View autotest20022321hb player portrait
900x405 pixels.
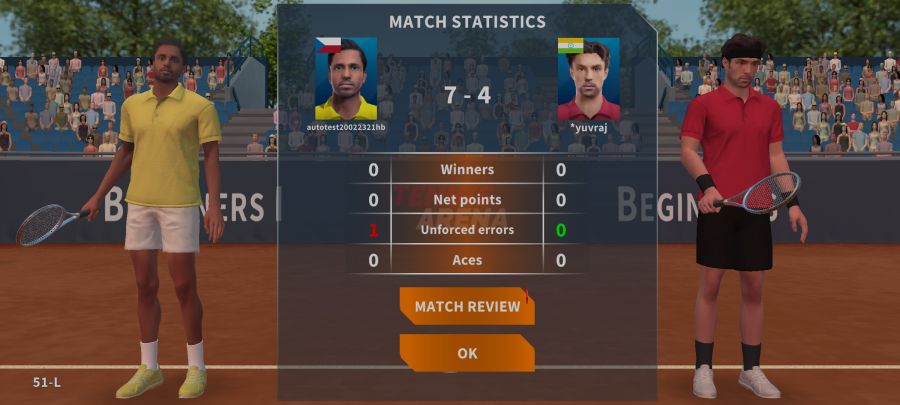point(346,79)
